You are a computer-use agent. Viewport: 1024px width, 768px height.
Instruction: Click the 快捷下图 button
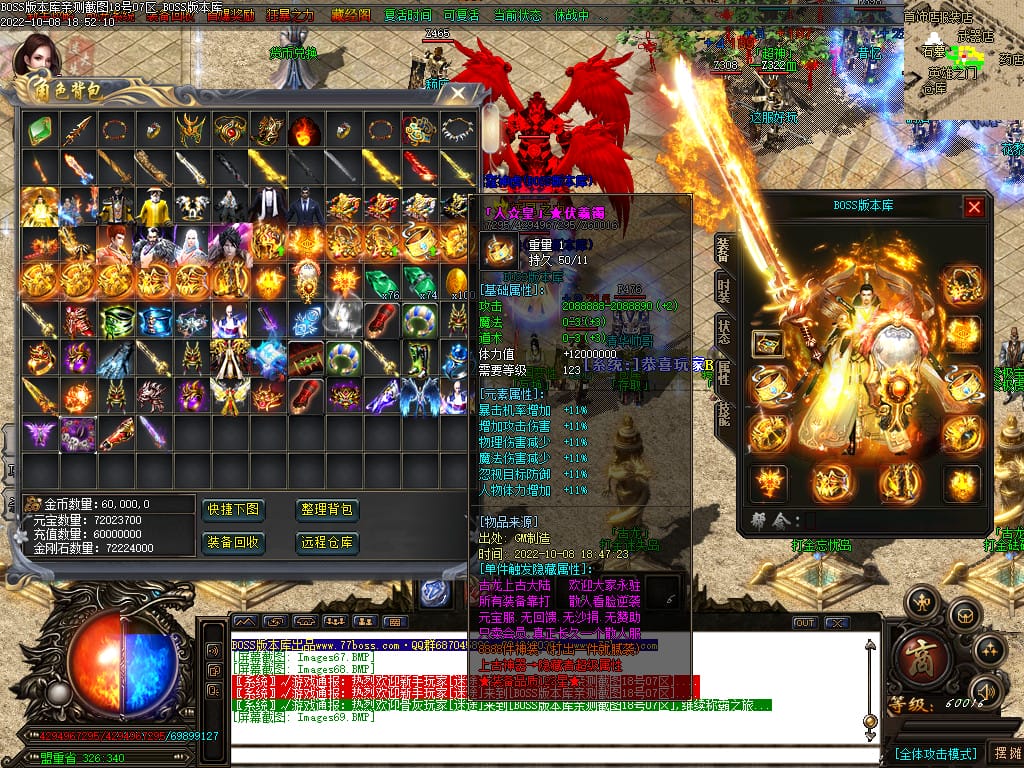click(x=233, y=510)
